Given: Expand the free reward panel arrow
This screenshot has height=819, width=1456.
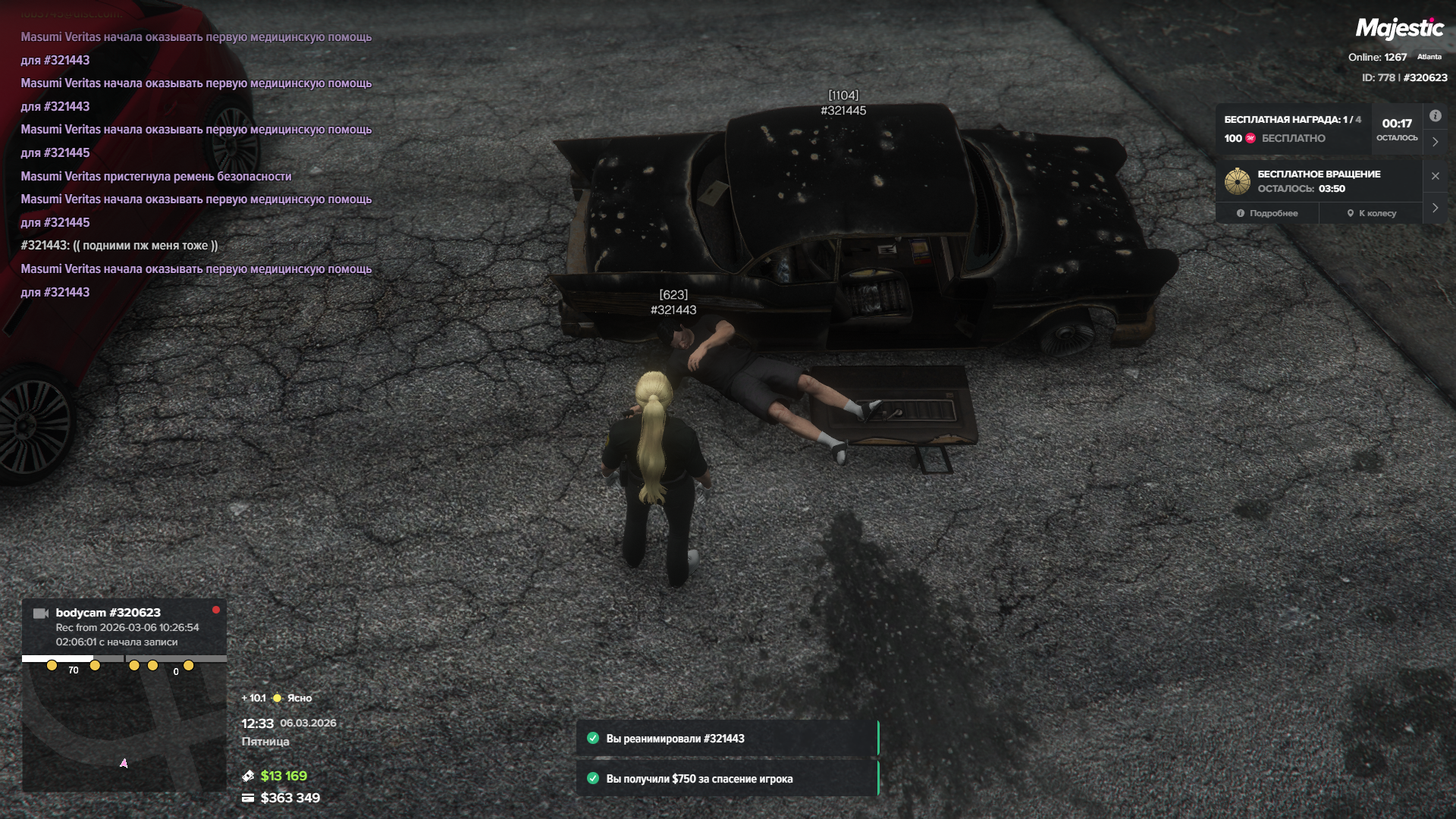Looking at the screenshot, I should click(x=1435, y=142).
